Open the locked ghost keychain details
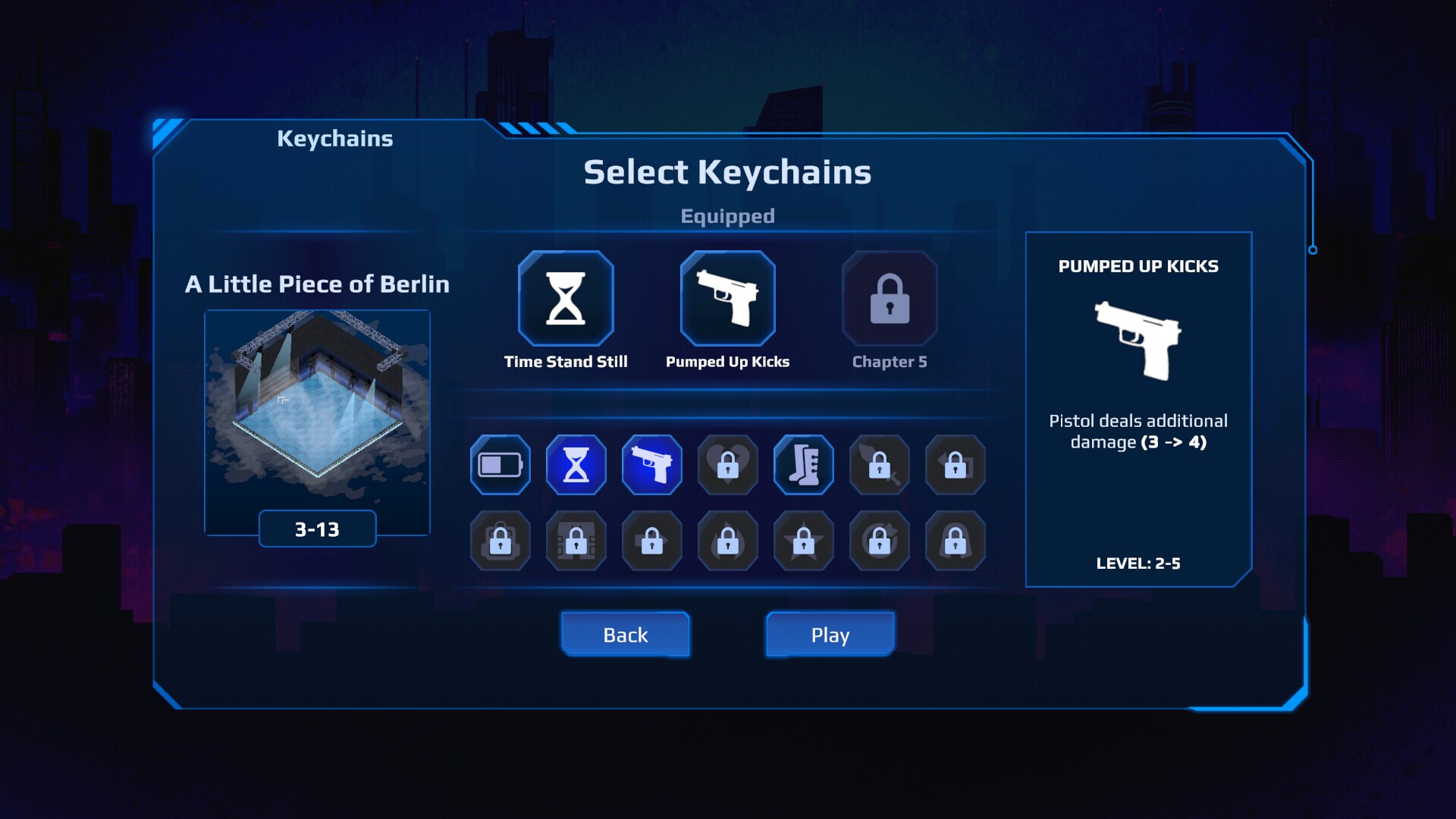The image size is (1456, 819). tap(954, 541)
